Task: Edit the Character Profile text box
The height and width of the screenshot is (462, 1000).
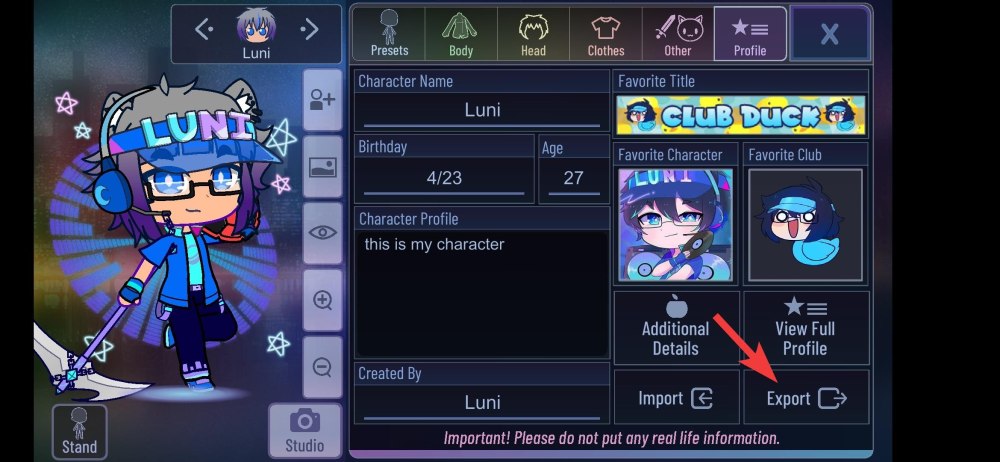Action: pyautogui.click(x=482, y=292)
